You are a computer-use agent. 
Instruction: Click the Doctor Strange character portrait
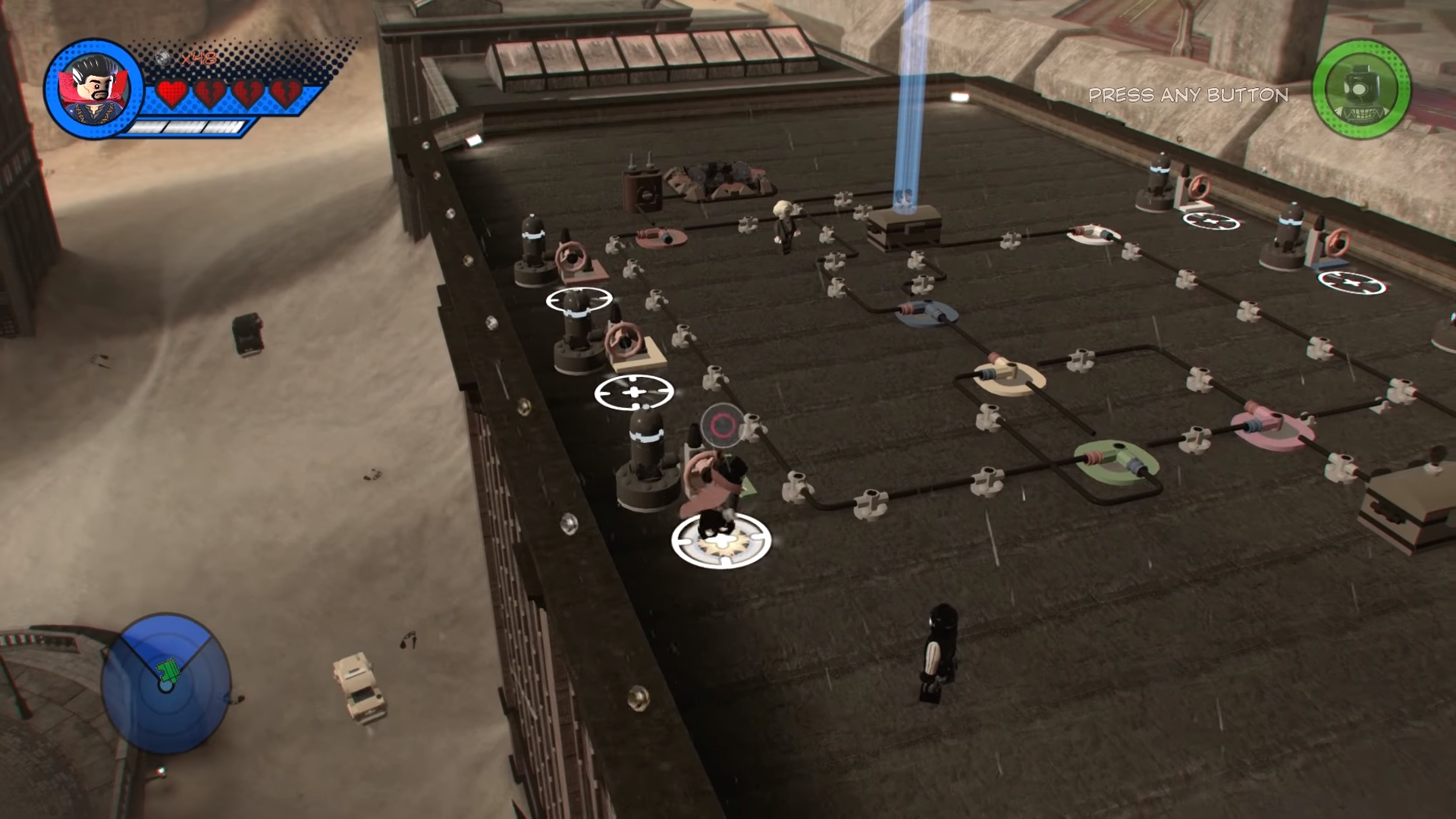click(94, 89)
